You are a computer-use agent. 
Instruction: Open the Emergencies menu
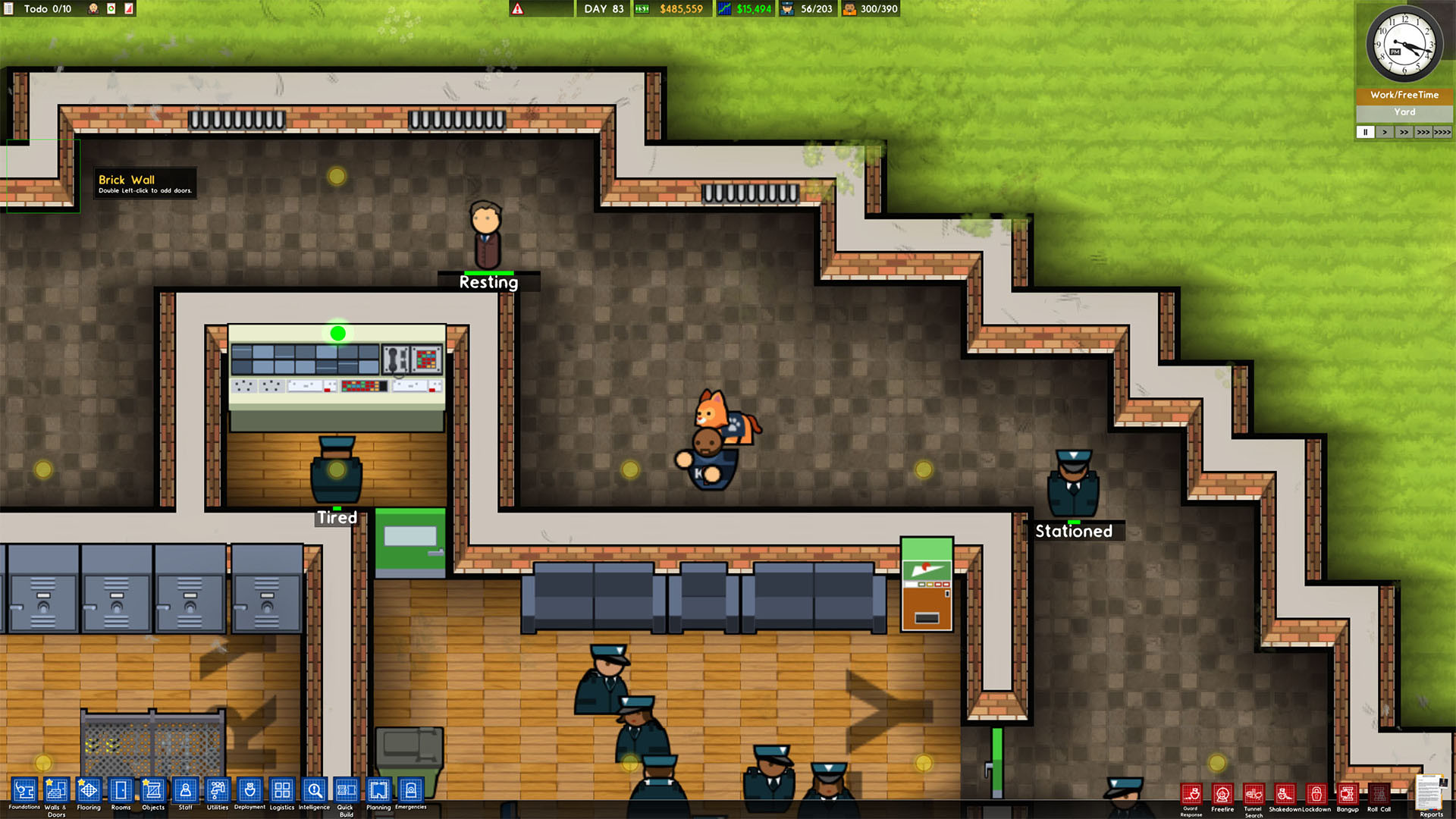click(x=410, y=792)
